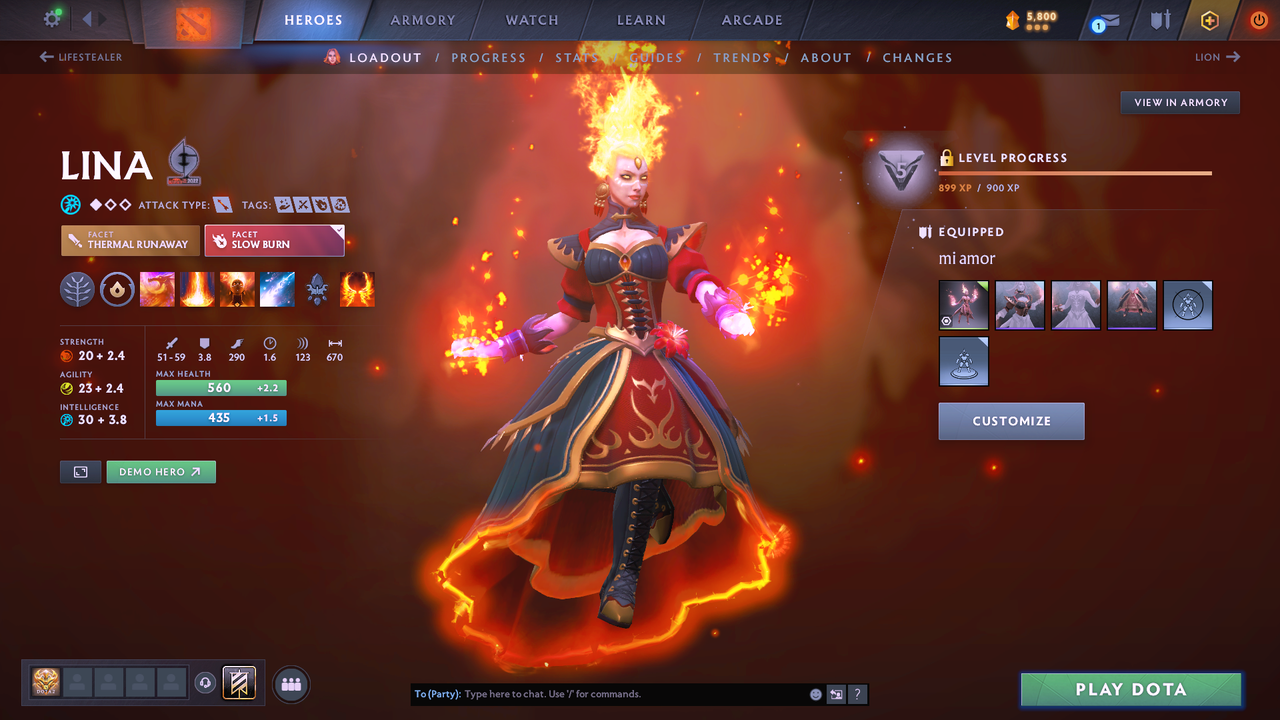Open Dota Plus via the gold hexagon icon
The height and width of the screenshot is (720, 1280).
click(1209, 20)
